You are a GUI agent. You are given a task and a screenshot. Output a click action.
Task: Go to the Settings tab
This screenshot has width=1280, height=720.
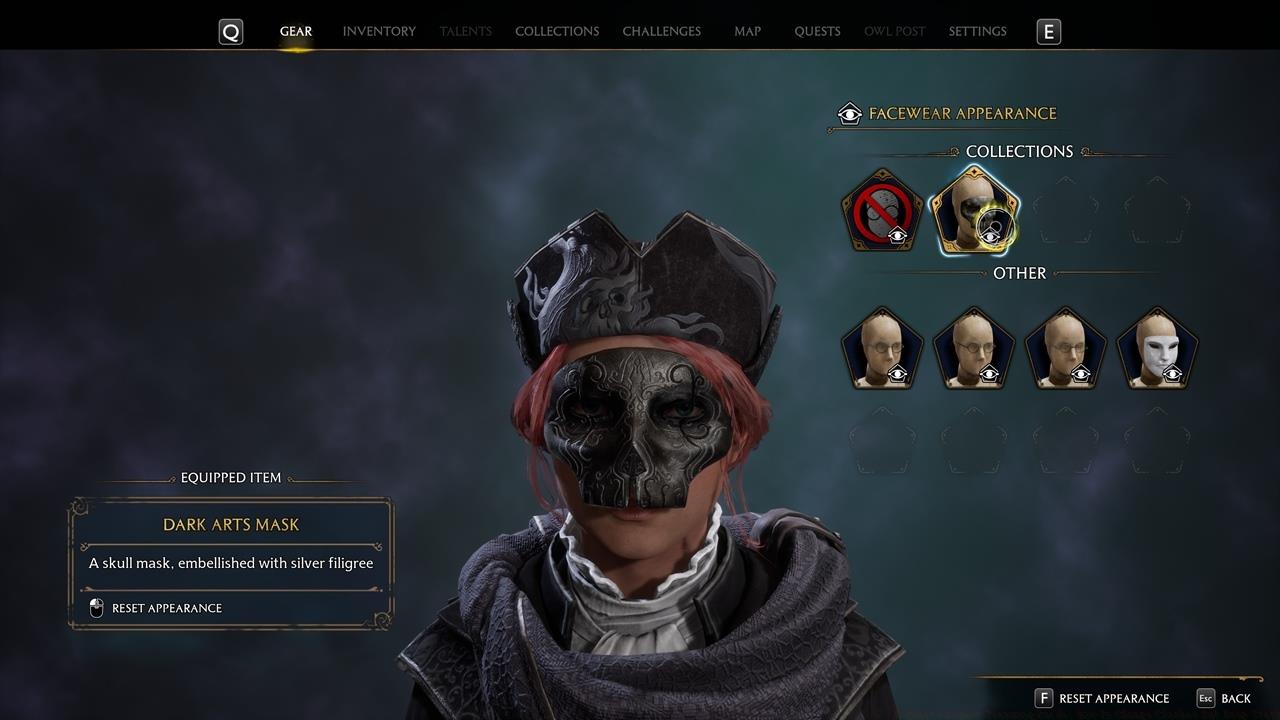[x=977, y=31]
